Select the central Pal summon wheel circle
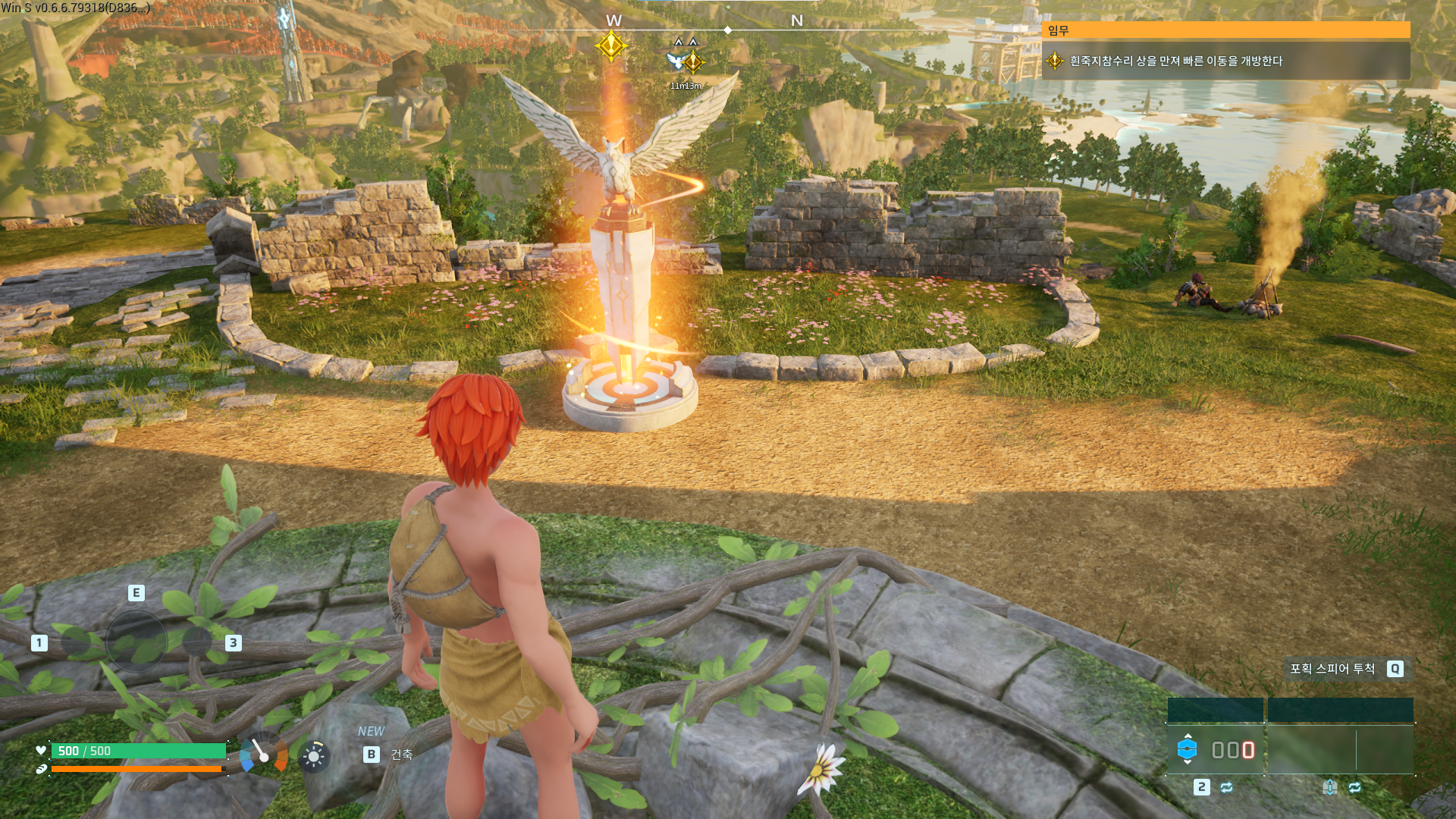Viewport: 1456px width, 819px height. coord(136,642)
